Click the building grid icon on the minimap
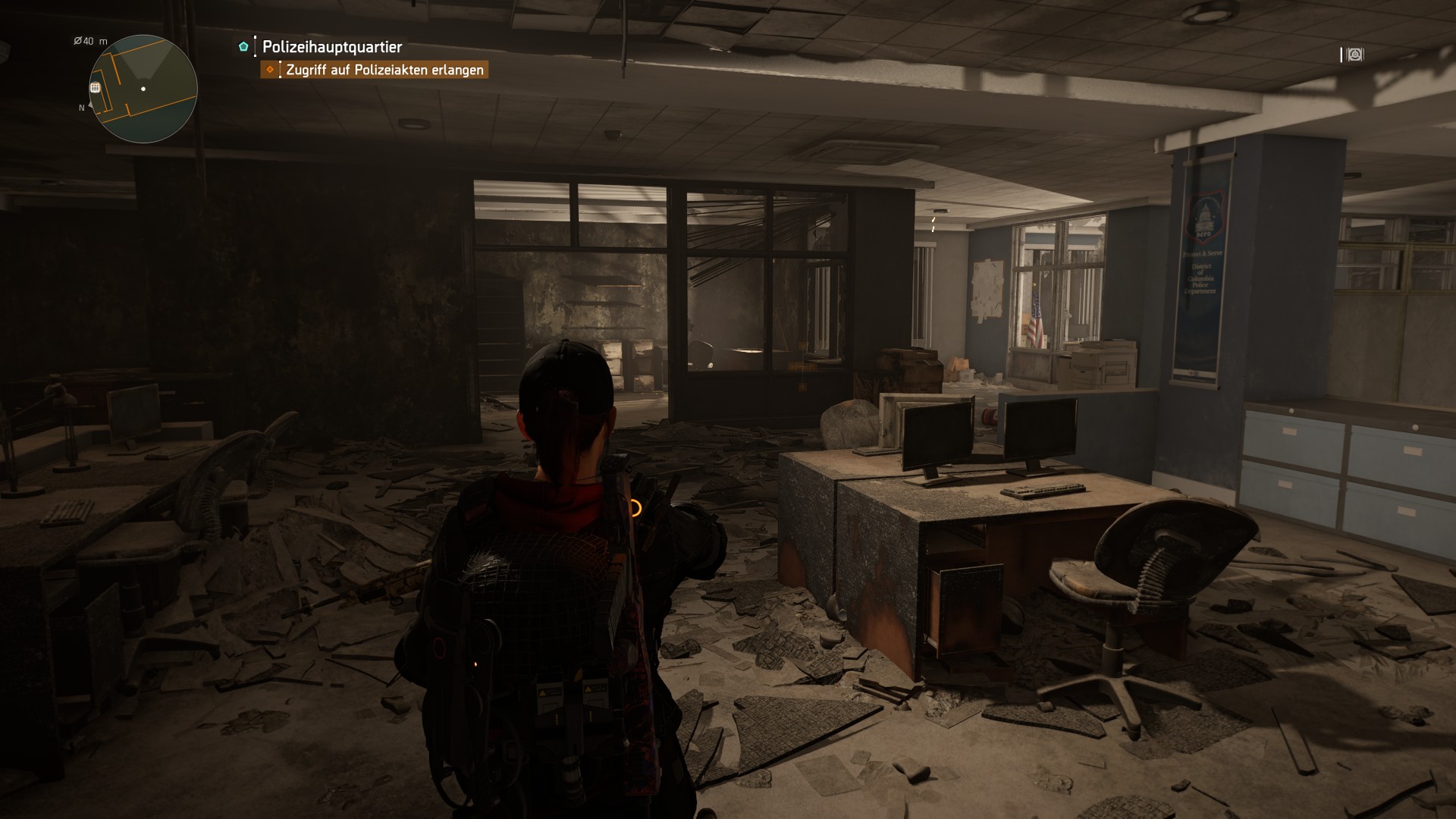This screenshot has height=819, width=1456. pyautogui.click(x=96, y=87)
